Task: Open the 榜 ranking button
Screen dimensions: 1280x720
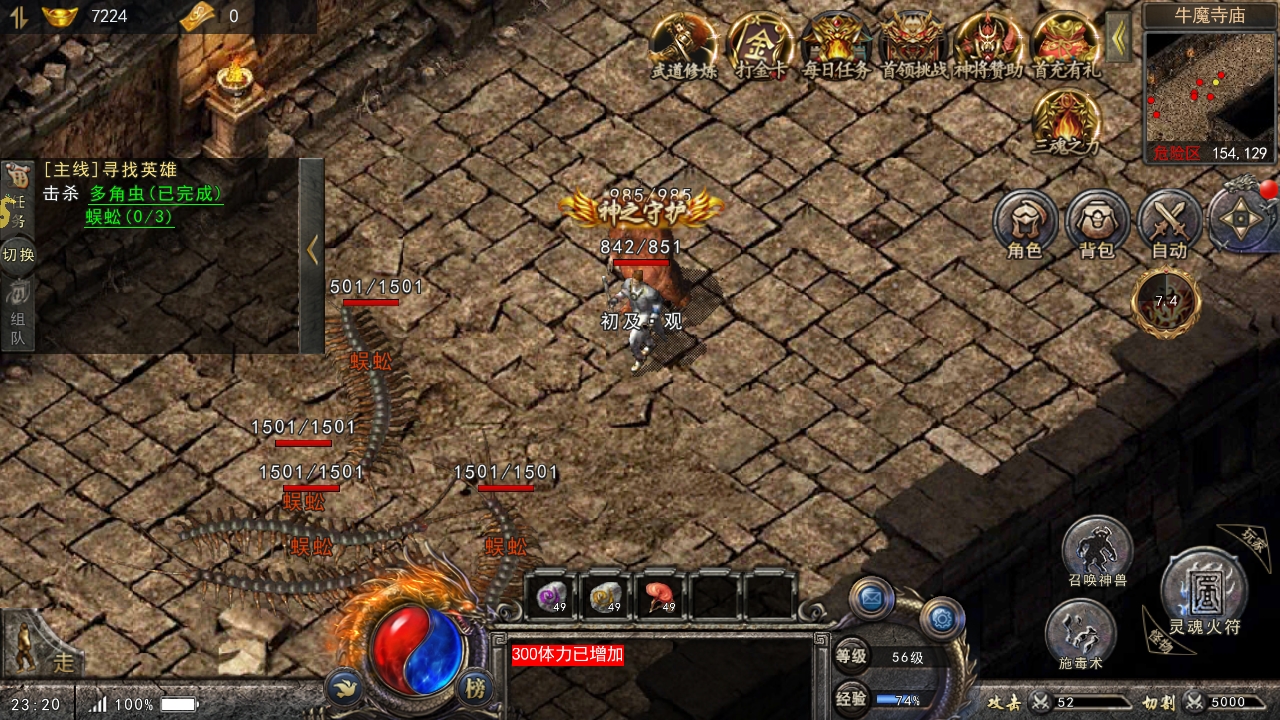Action: click(476, 688)
